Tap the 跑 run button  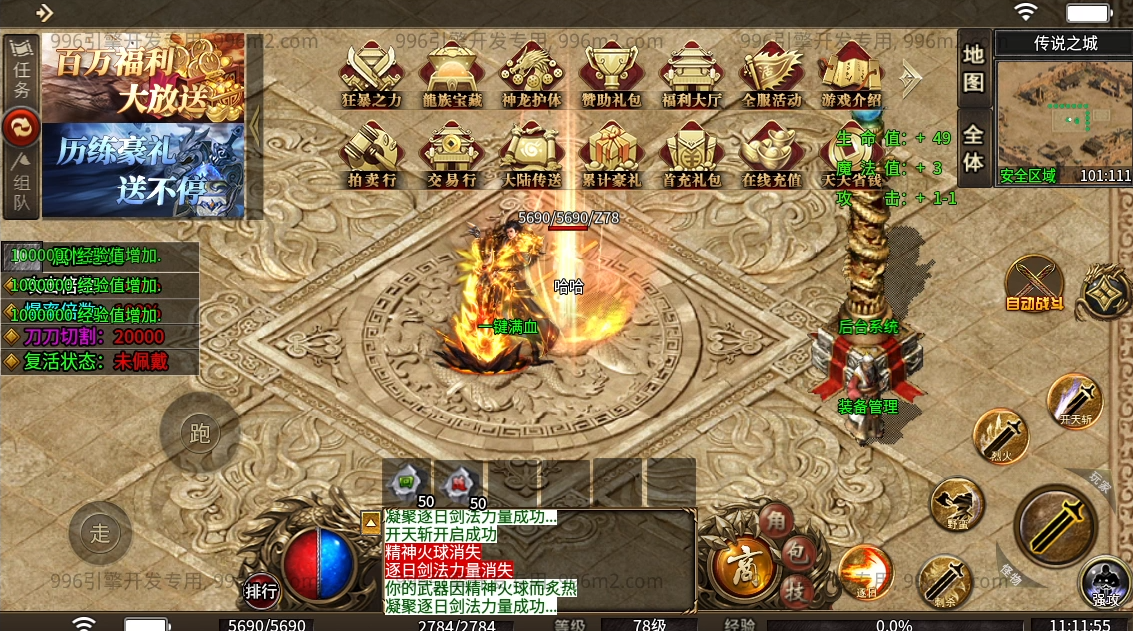(x=199, y=433)
